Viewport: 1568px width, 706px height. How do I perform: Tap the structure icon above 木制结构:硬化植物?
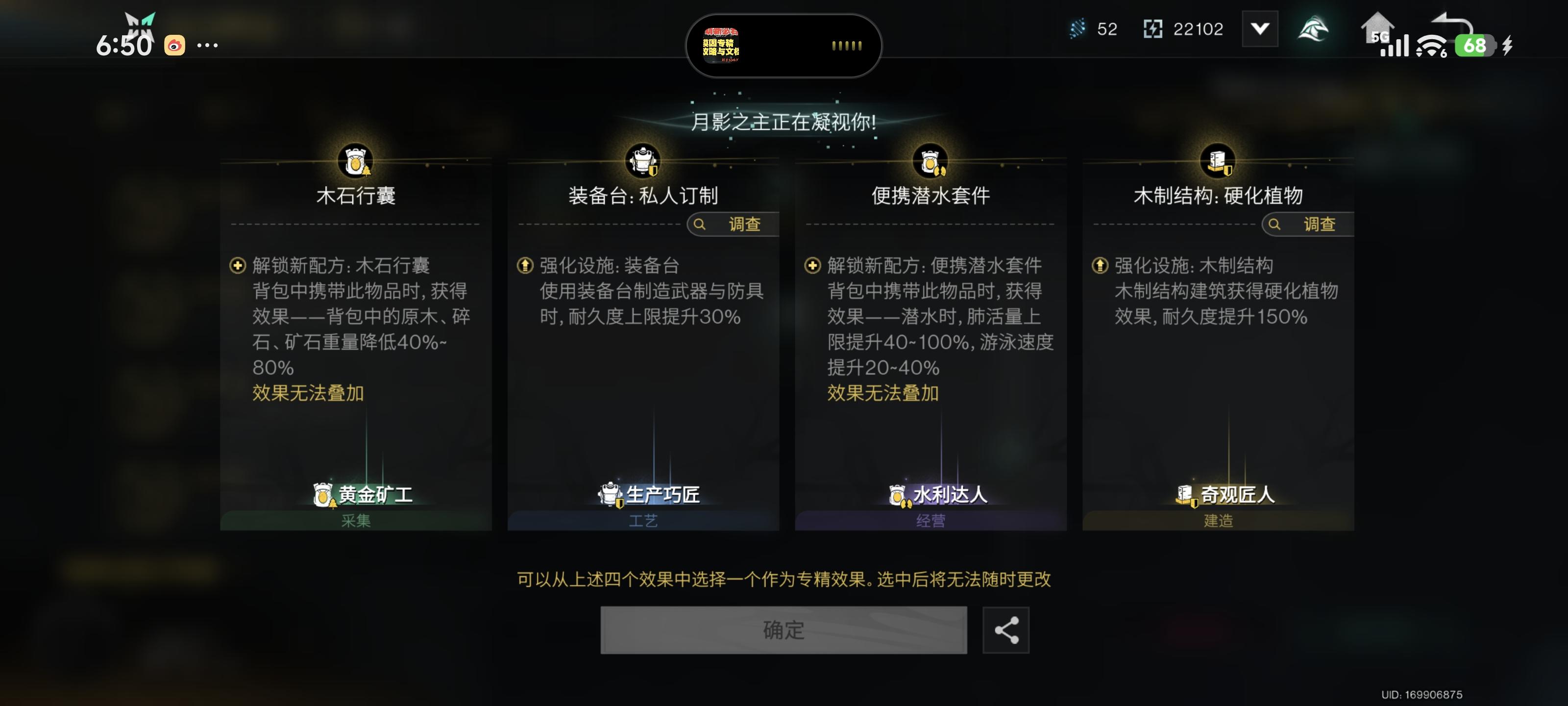(1217, 160)
